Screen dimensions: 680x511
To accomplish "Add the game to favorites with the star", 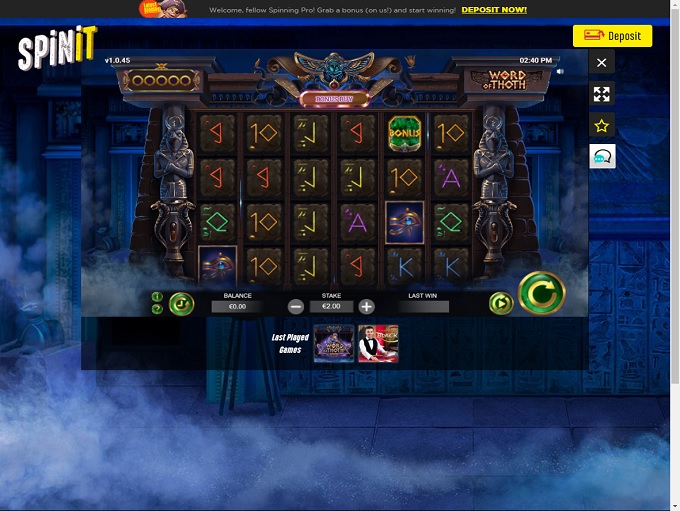I will pos(601,126).
